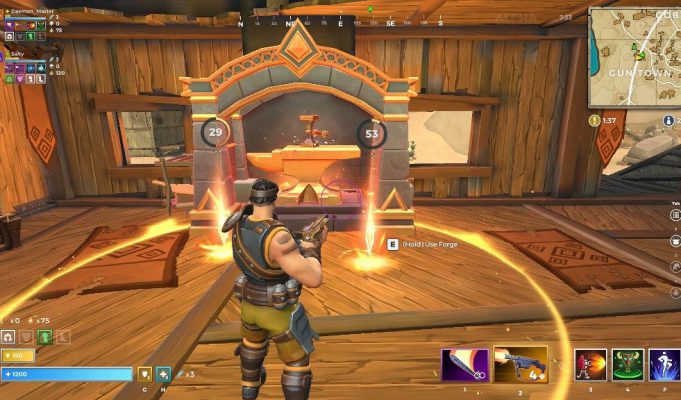Select the helmet armor slot

tap(9, 337)
